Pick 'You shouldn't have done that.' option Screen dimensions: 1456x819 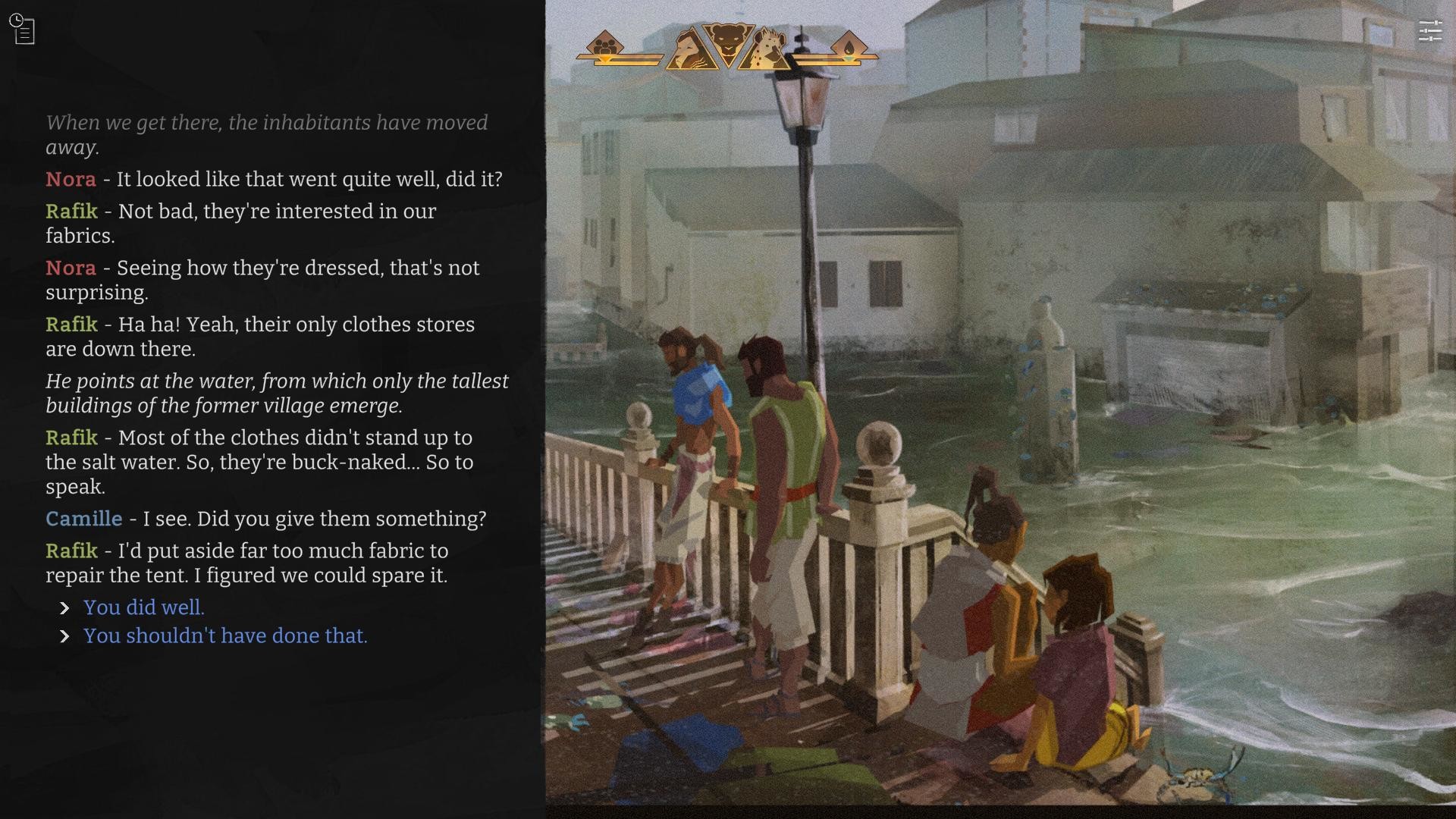coord(224,636)
